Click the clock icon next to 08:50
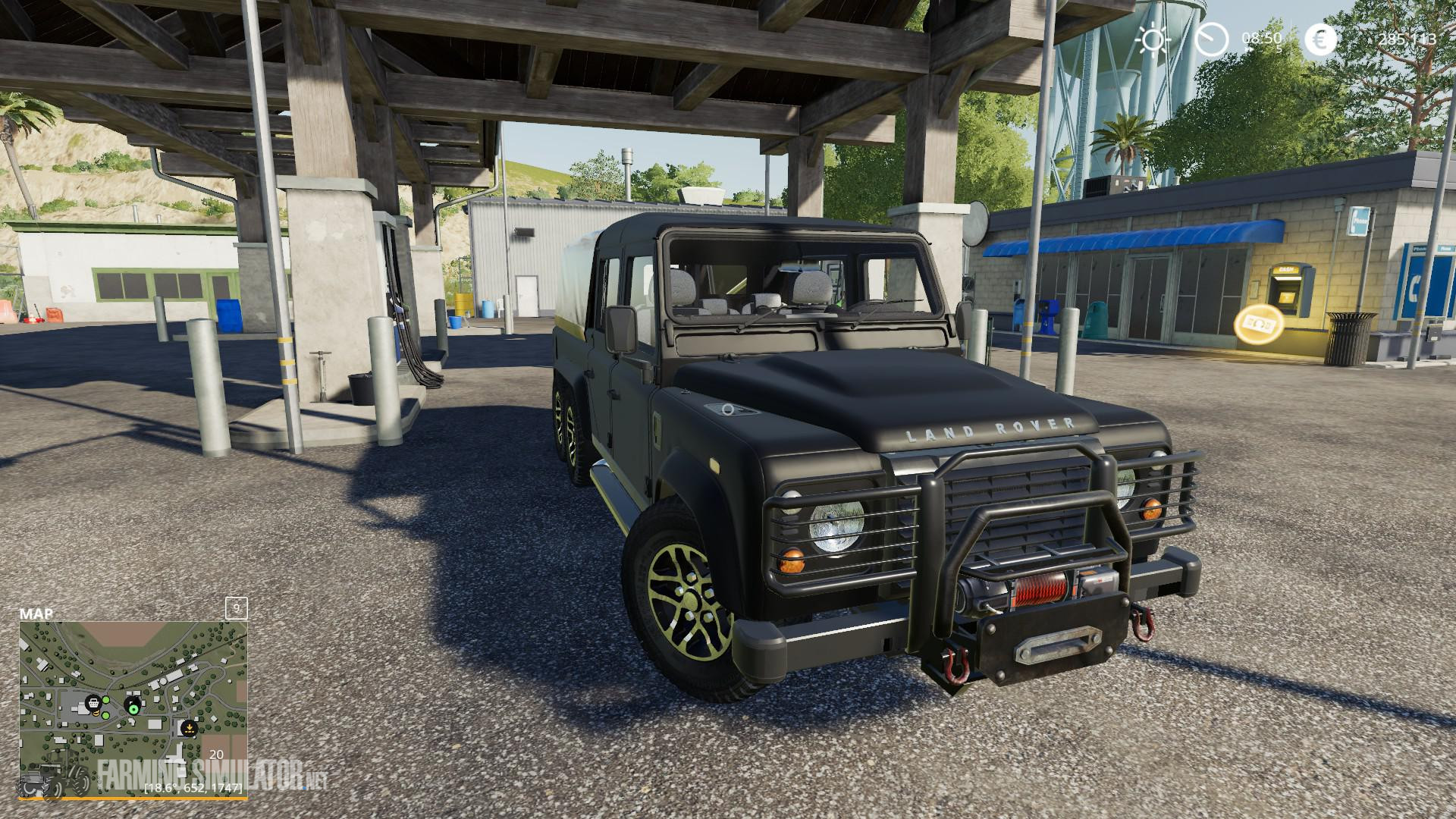This screenshot has height=819, width=1456. click(1211, 39)
